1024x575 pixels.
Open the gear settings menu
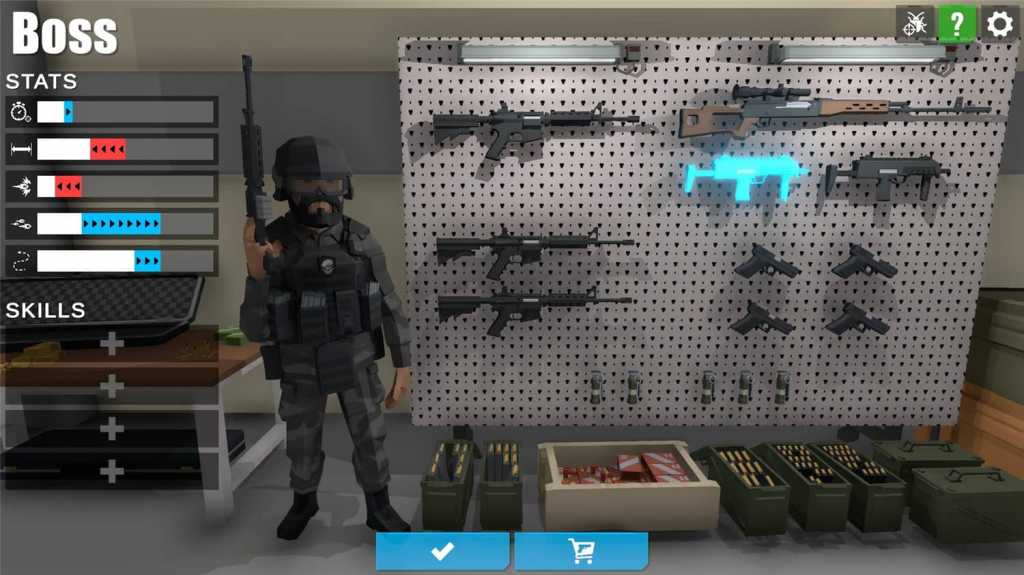(1000, 24)
